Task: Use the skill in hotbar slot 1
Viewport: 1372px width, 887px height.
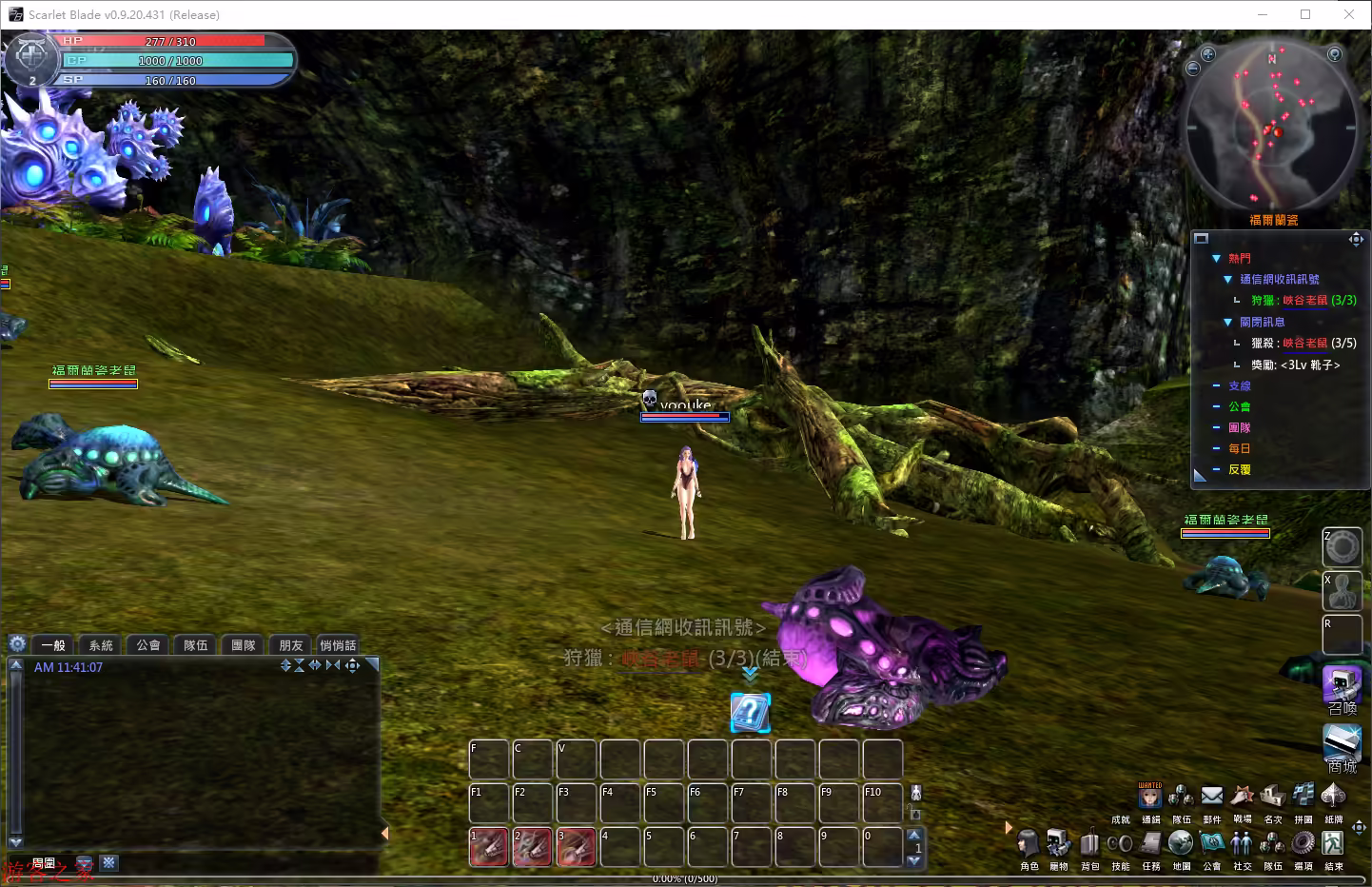Action: click(489, 847)
